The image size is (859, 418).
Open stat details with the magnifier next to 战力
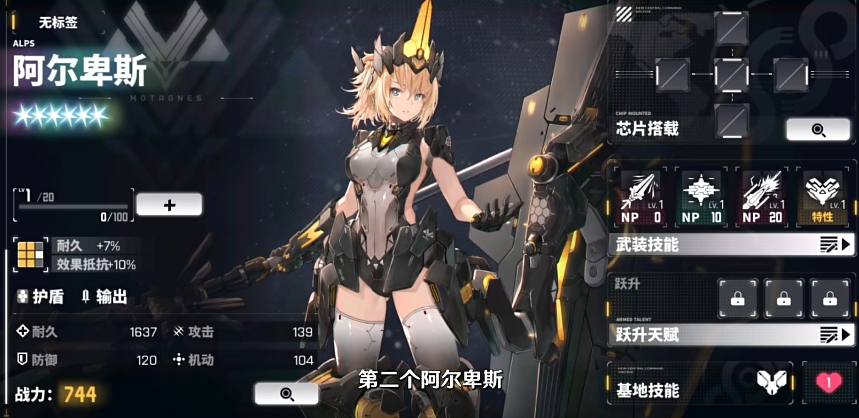(286, 394)
